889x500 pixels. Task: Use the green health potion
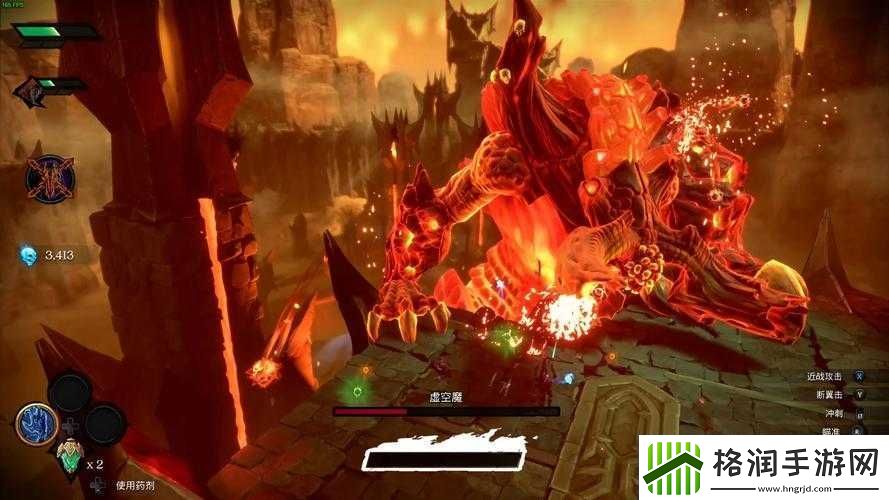68,458
